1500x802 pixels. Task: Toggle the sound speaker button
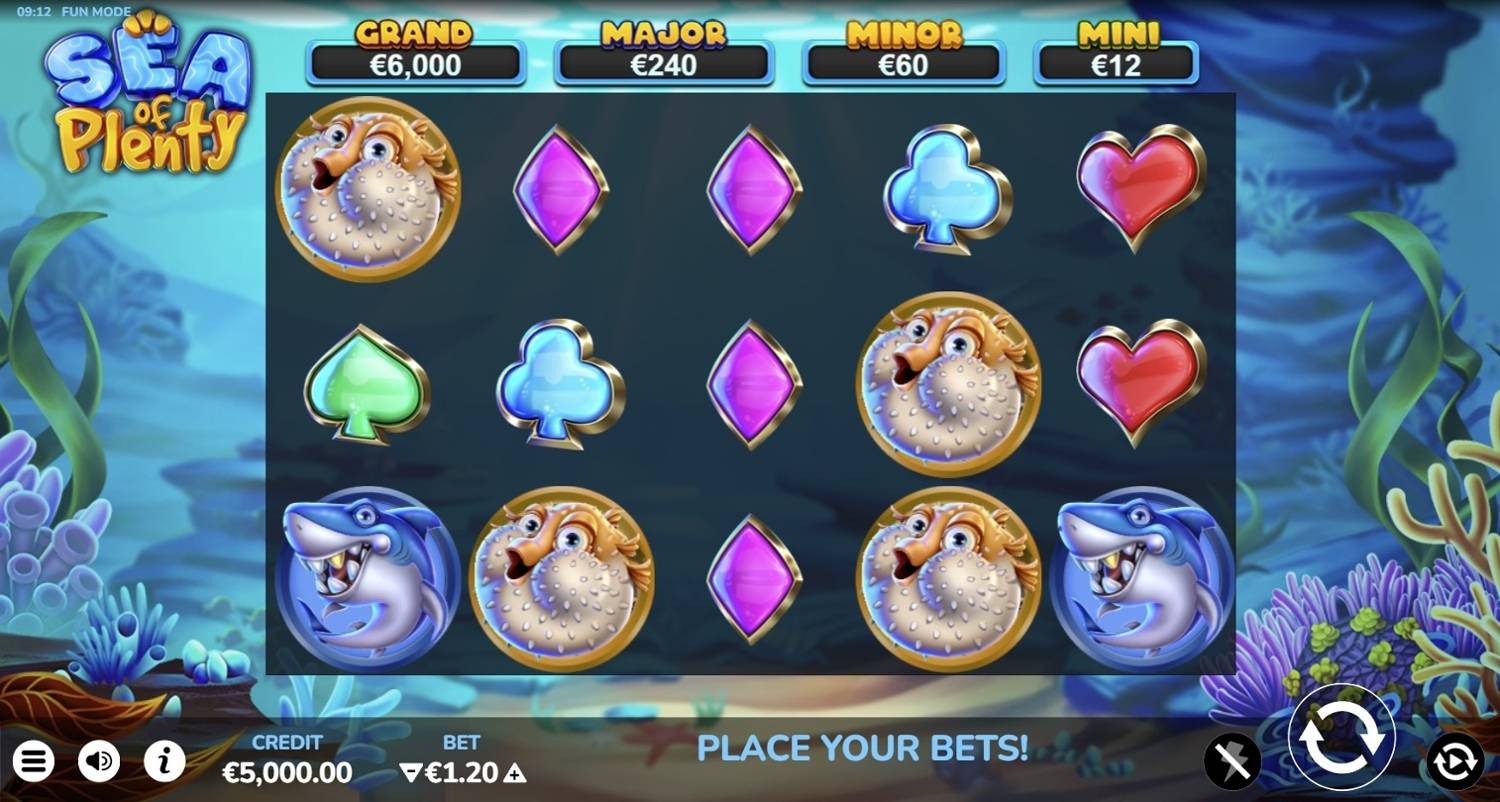[x=99, y=762]
